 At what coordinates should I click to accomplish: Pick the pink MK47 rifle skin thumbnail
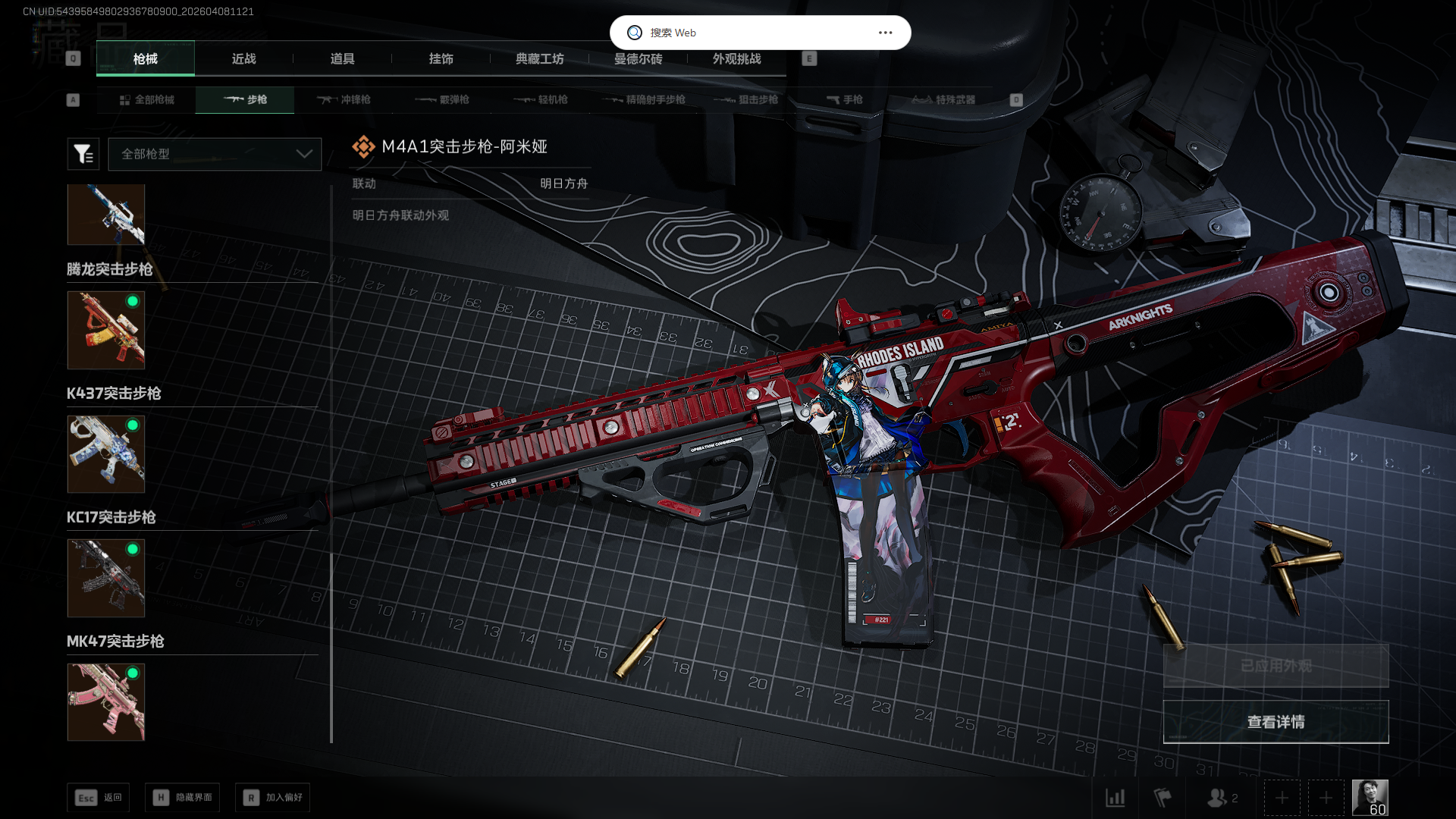coord(106,702)
